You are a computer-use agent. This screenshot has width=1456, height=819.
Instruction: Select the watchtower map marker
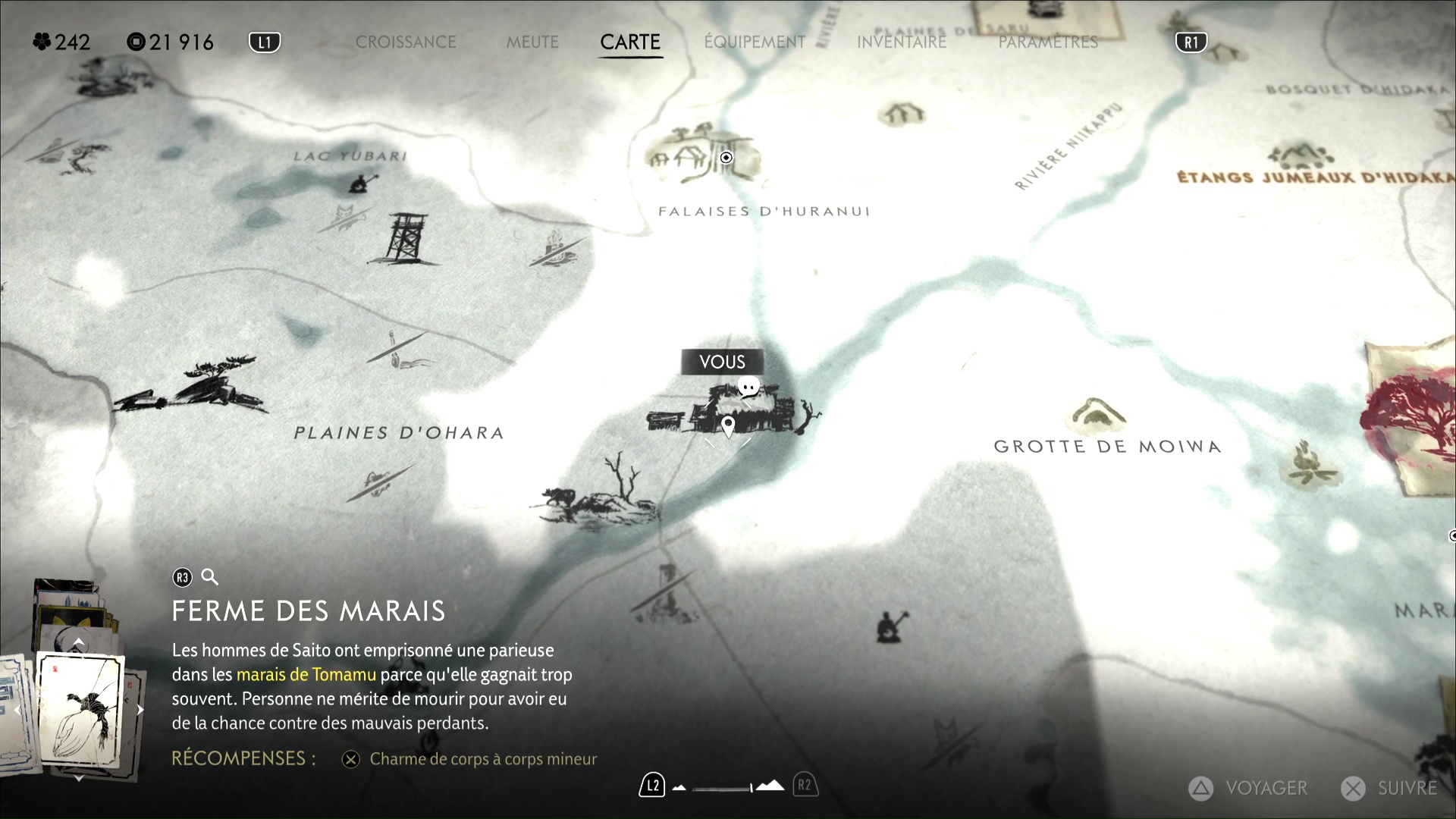(x=406, y=238)
